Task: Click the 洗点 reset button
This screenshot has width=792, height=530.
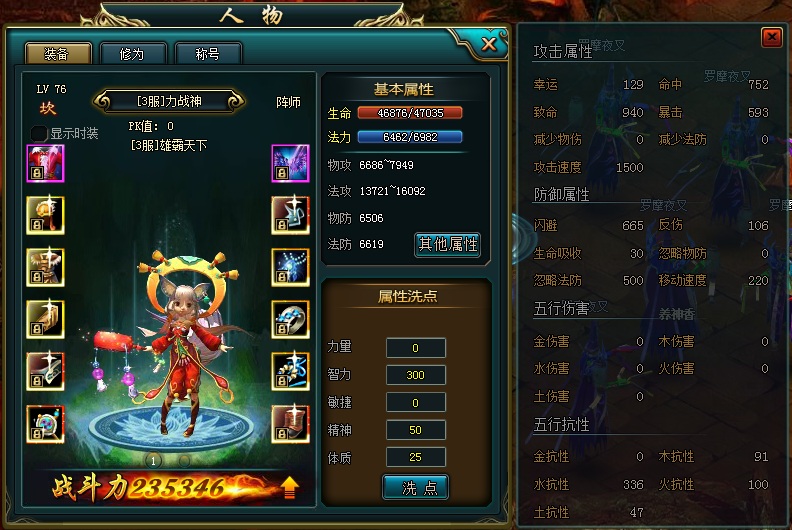Action: pos(415,487)
